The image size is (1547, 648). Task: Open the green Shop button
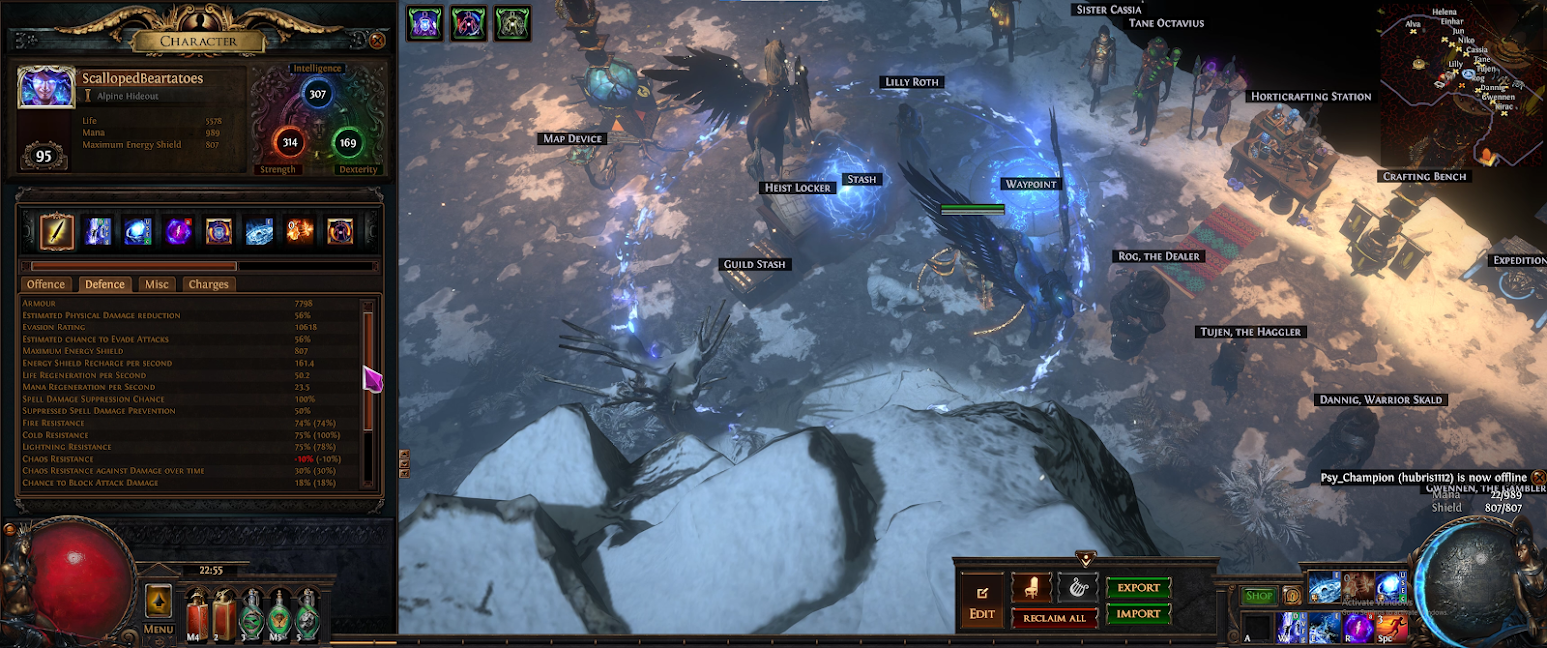1259,597
